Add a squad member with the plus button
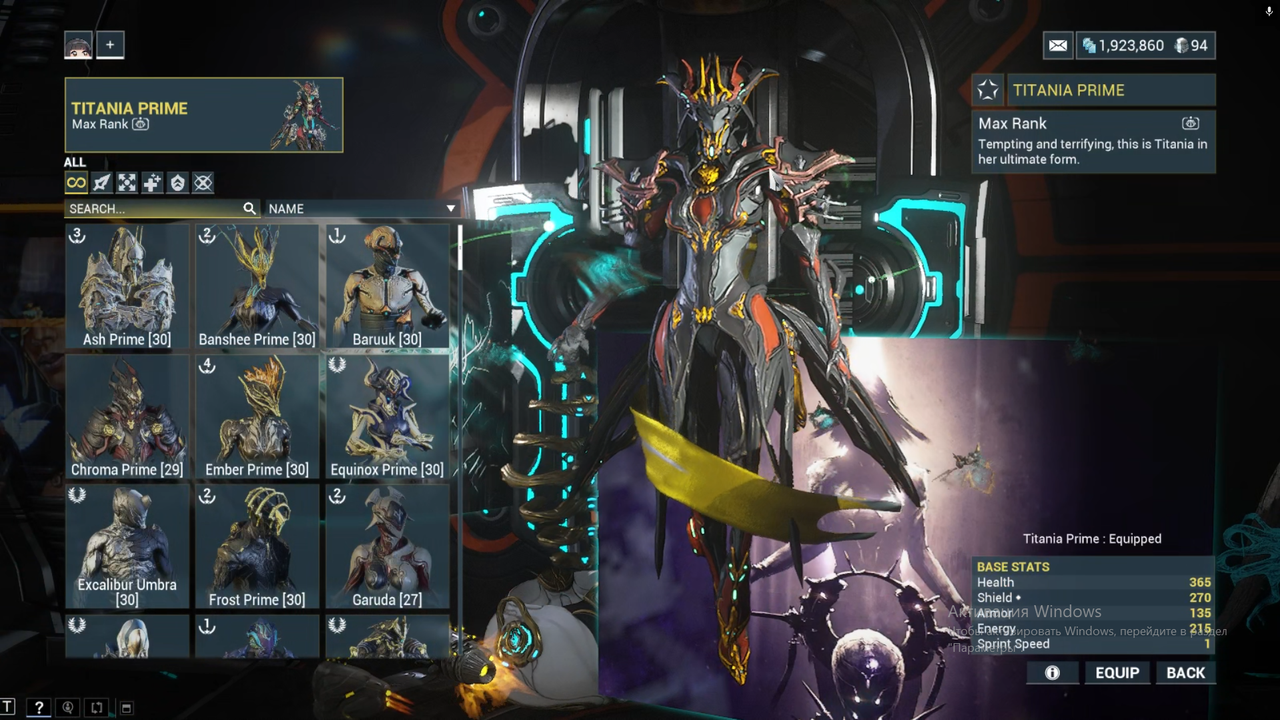The height and width of the screenshot is (720, 1280). [110, 45]
